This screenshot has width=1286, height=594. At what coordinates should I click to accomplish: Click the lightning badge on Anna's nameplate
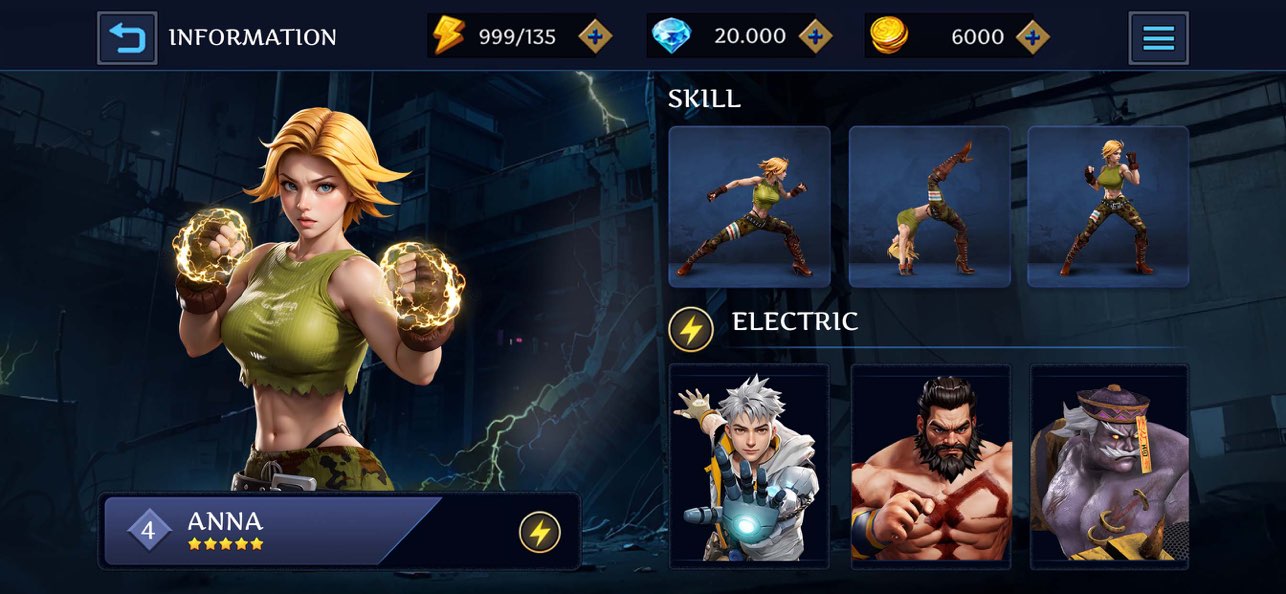539,532
